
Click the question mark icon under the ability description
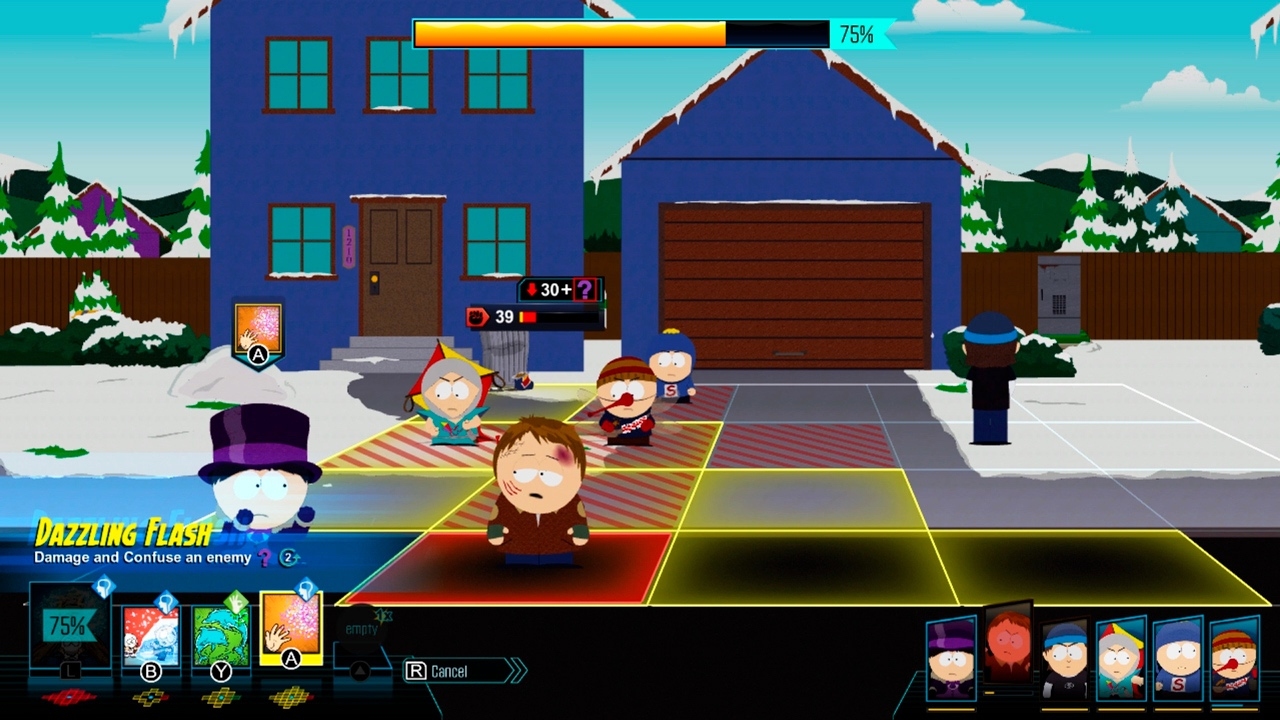(x=263, y=558)
